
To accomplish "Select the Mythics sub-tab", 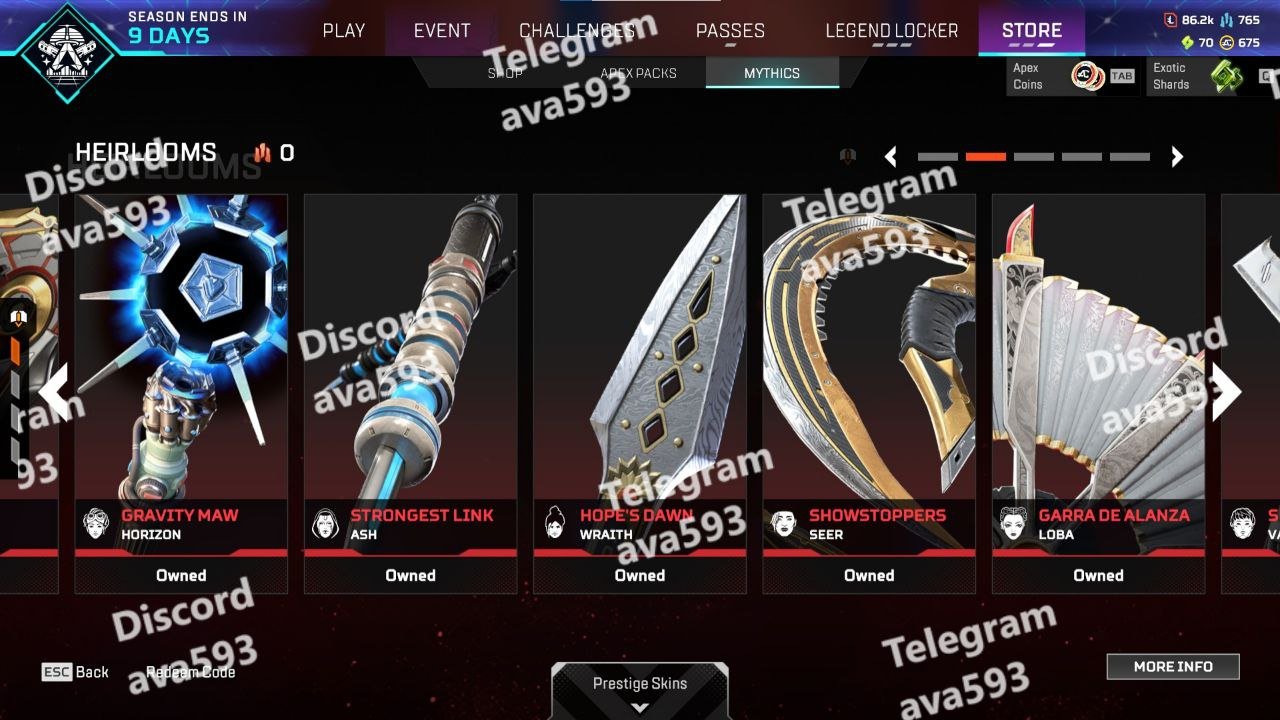I will 772,73.
